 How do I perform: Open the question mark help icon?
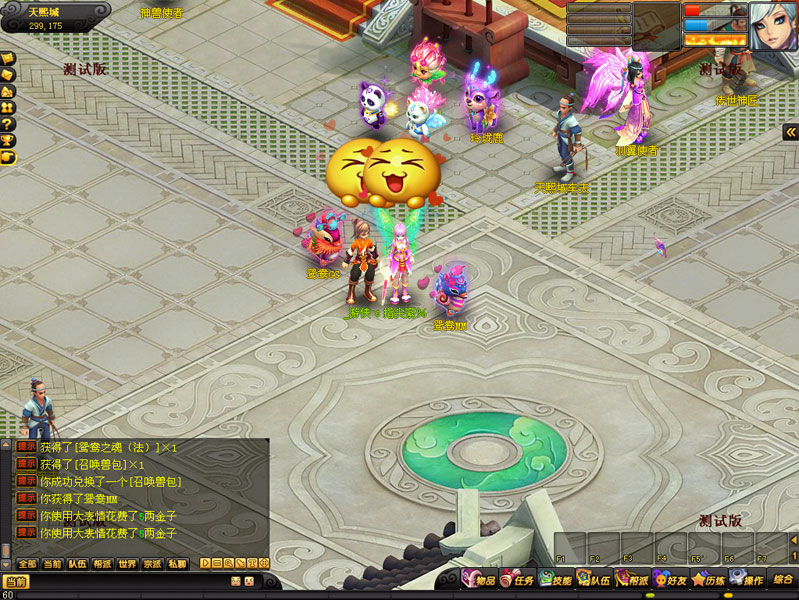tap(7, 124)
